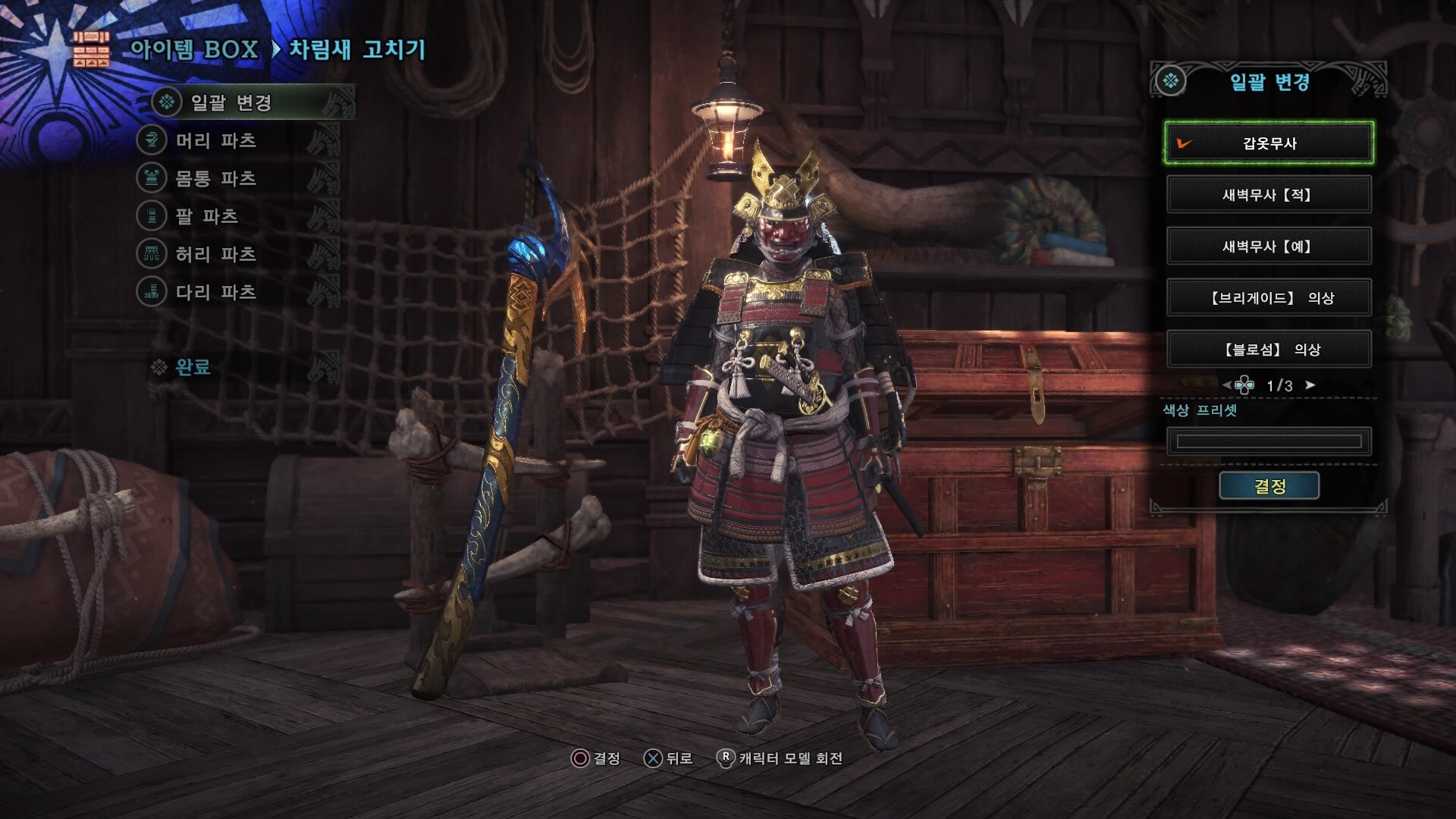Select 일괄 변경 in the left menu

231,102
